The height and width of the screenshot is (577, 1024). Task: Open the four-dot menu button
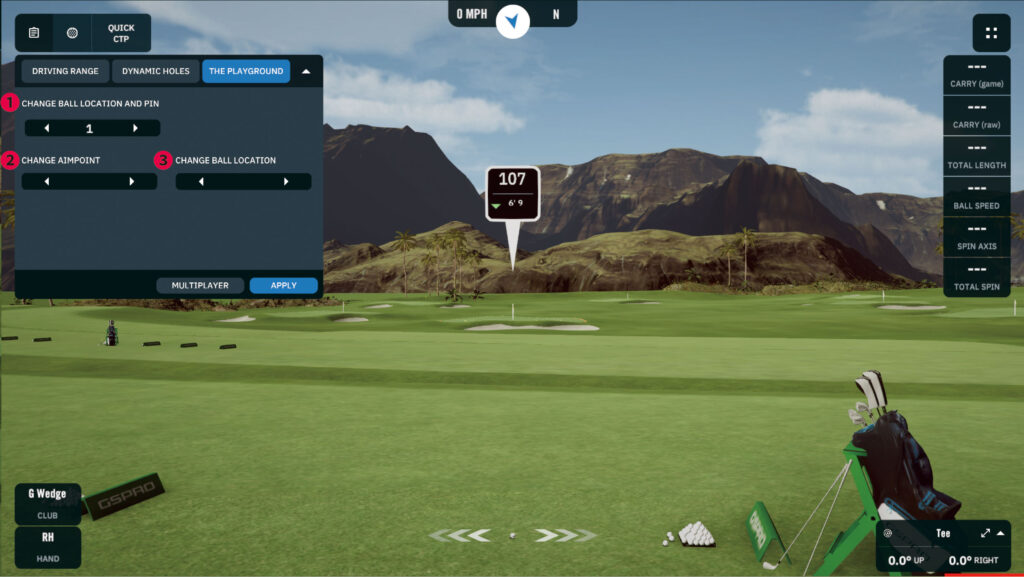tap(991, 33)
